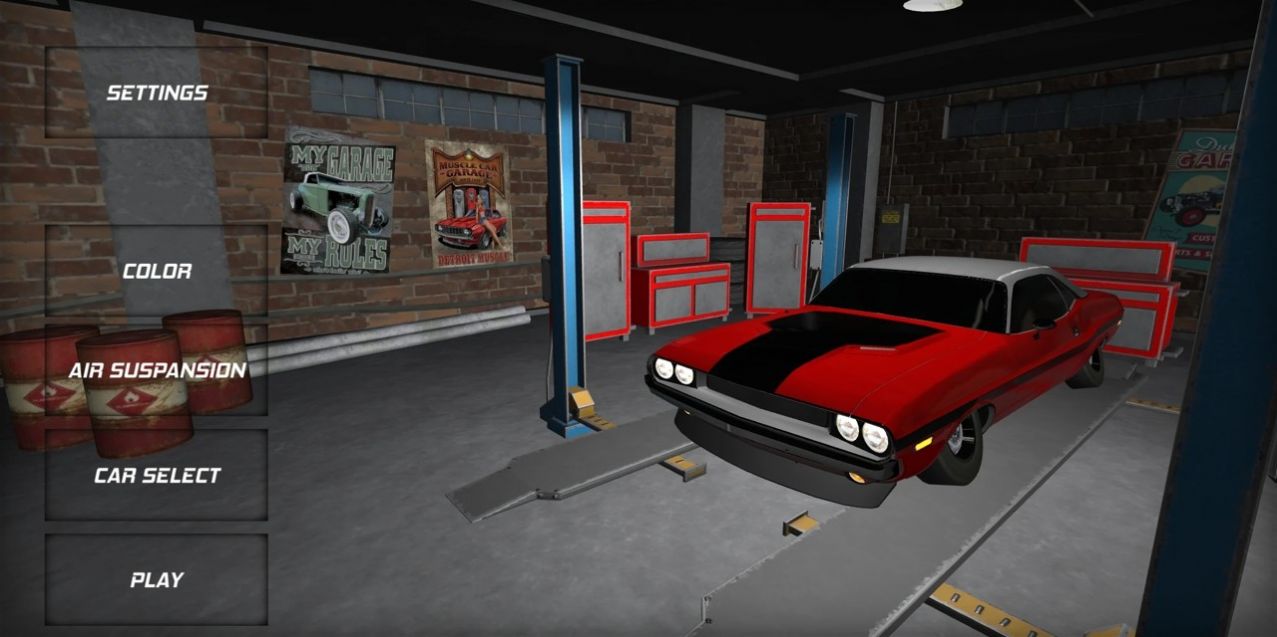Open the Car Select screen

click(157, 475)
